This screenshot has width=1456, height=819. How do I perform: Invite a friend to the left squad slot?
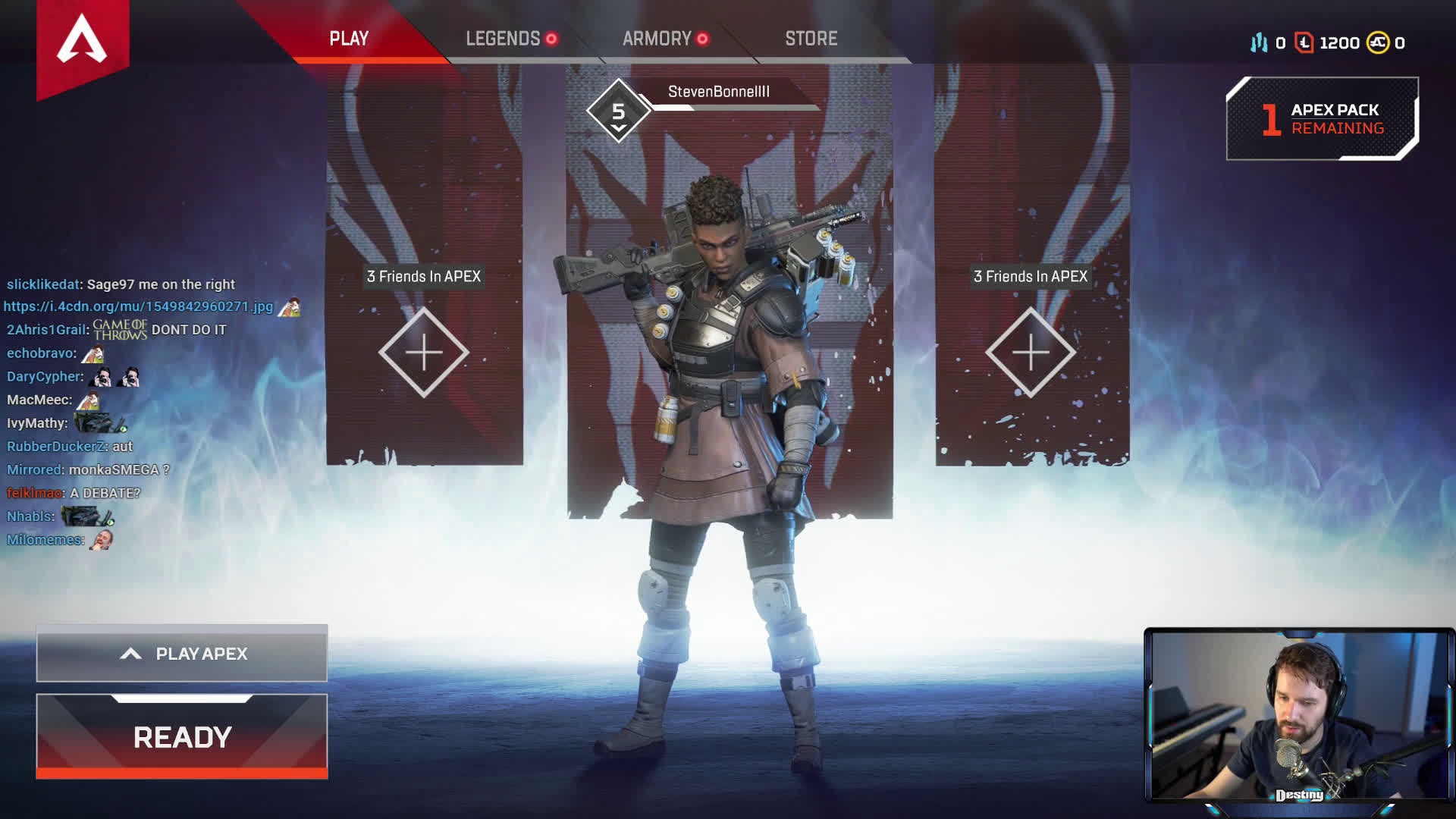(424, 353)
